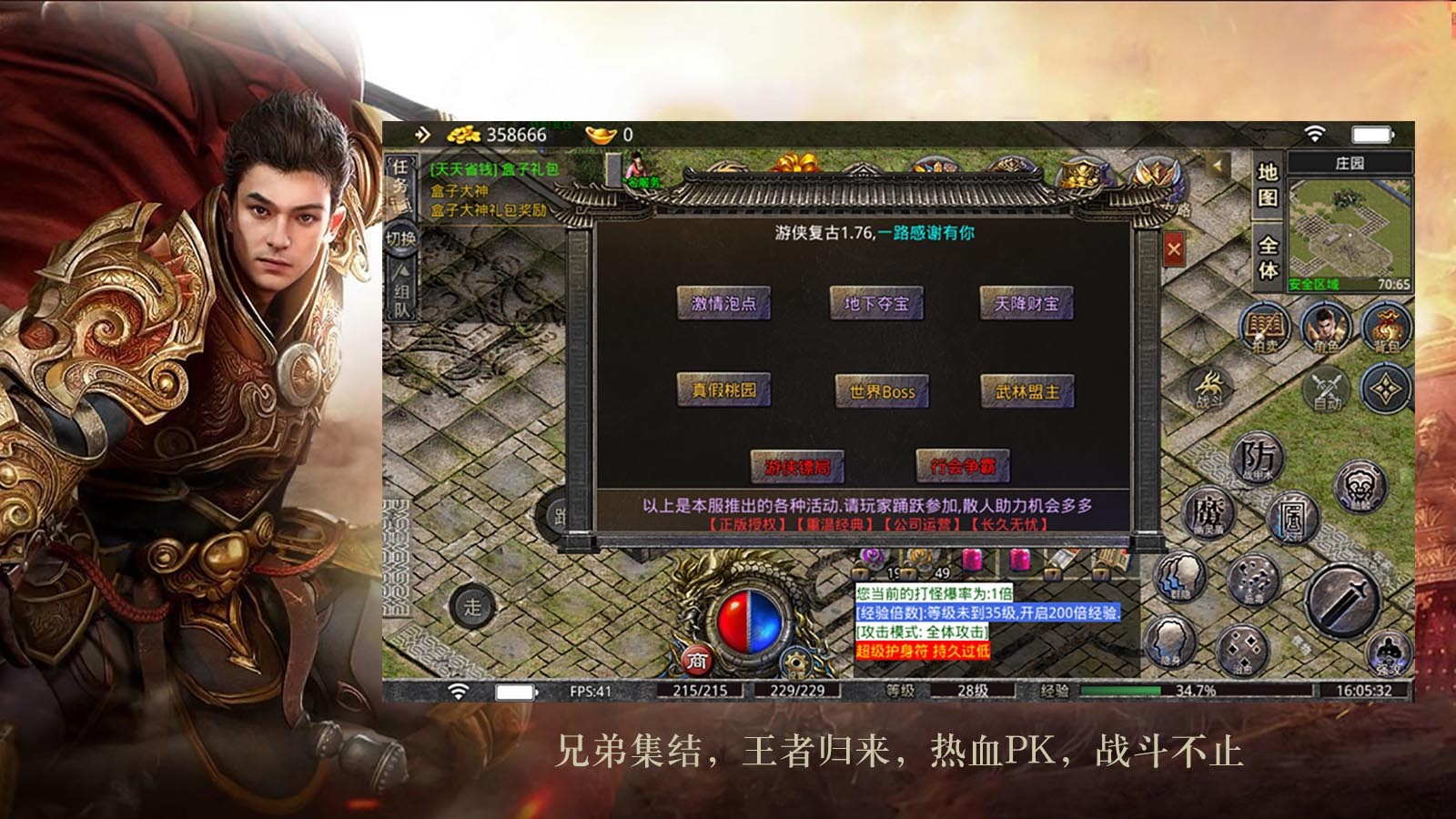
Task: Select the 施毒 poison skill icon
Action: click(x=1252, y=582)
